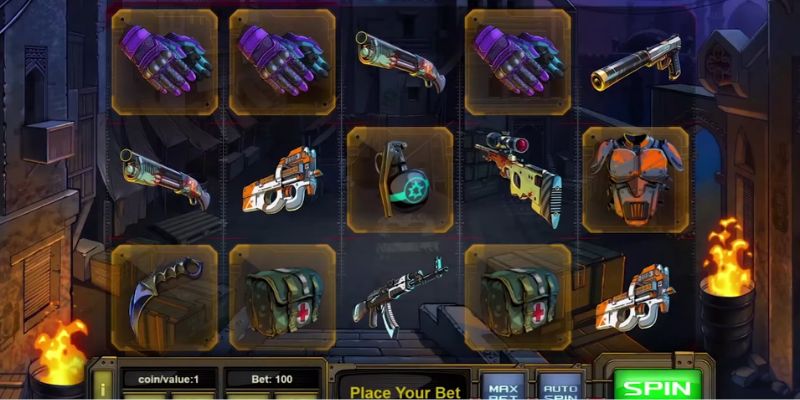Enable AUTO SPIN mode

pyautogui.click(x=560, y=387)
